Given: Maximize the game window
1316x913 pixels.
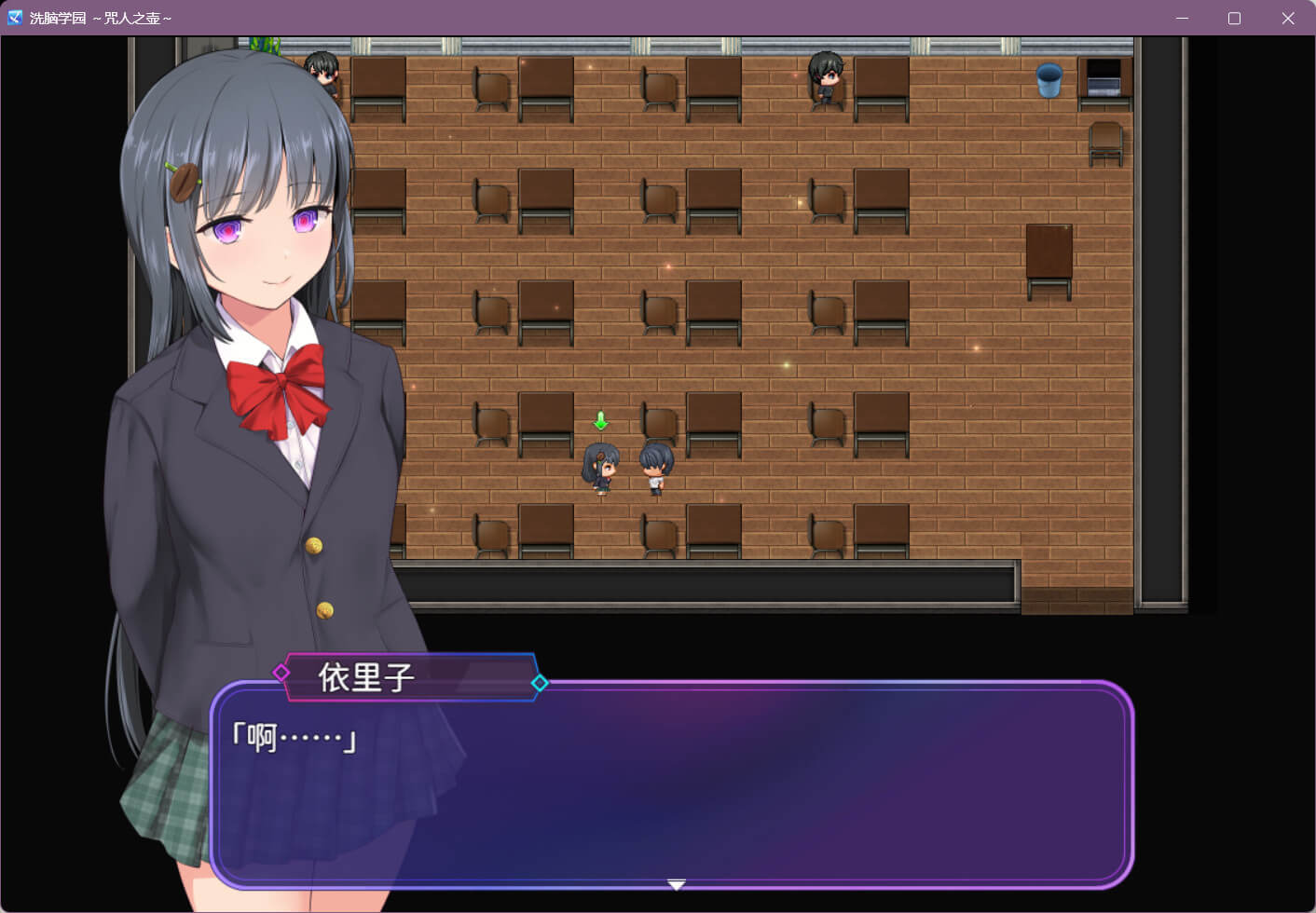Looking at the screenshot, I should click(1234, 18).
